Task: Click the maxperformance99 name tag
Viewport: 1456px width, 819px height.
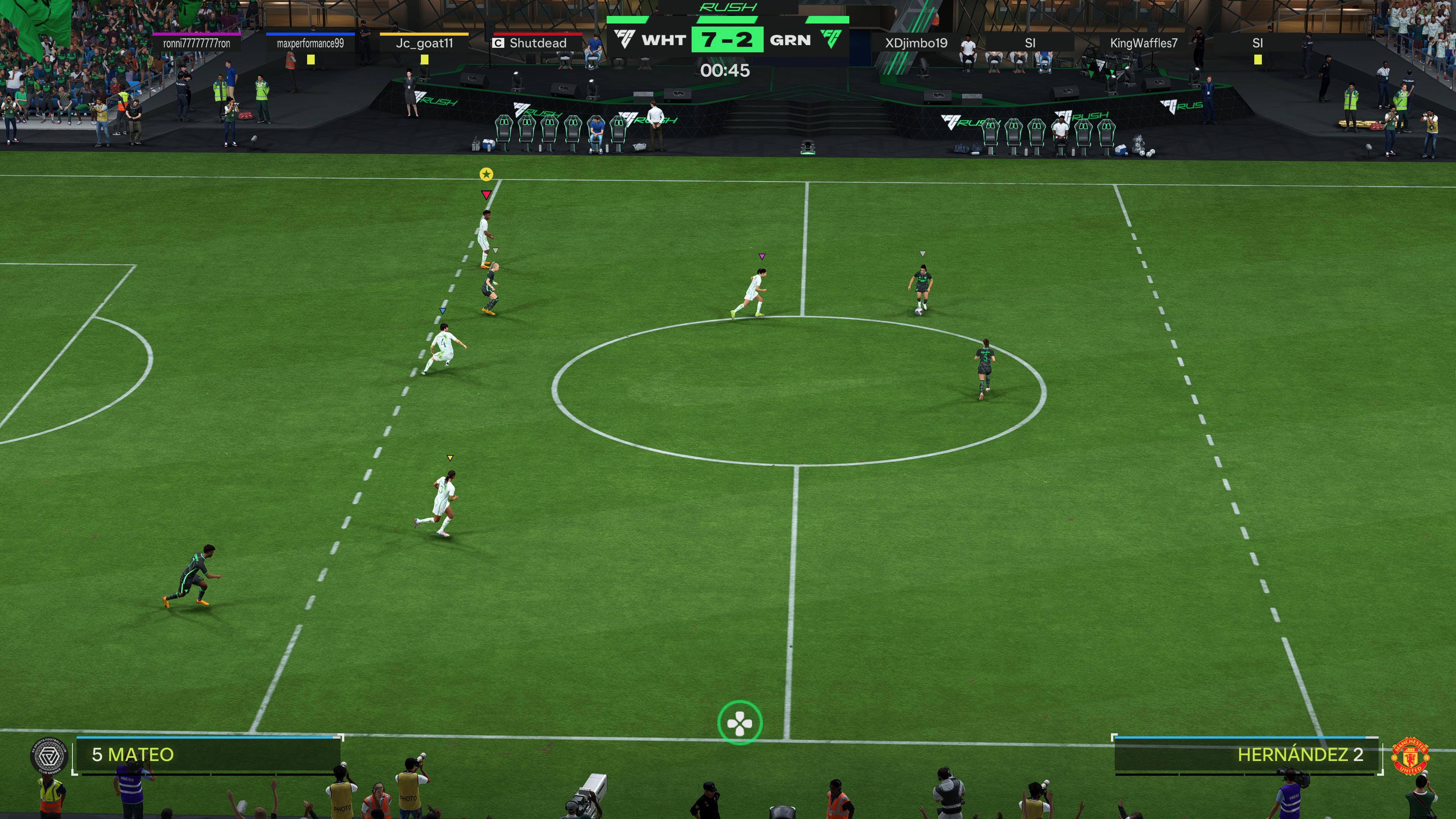Action: tap(310, 43)
